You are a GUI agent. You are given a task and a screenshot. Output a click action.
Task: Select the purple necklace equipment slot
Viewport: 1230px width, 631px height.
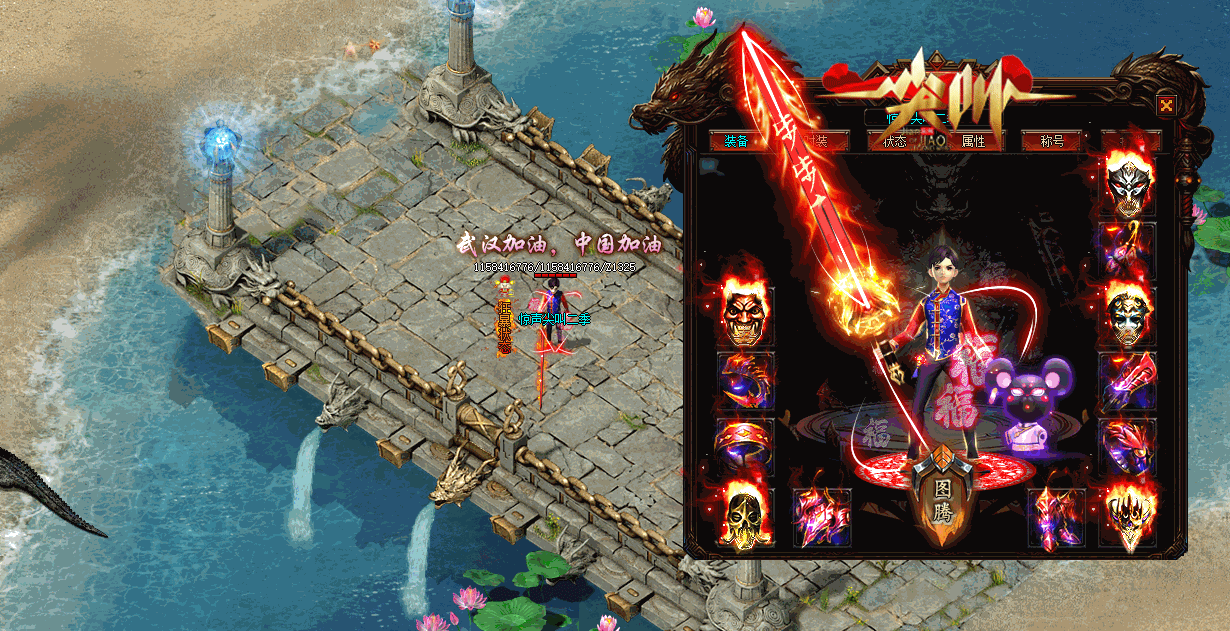tap(1127, 250)
